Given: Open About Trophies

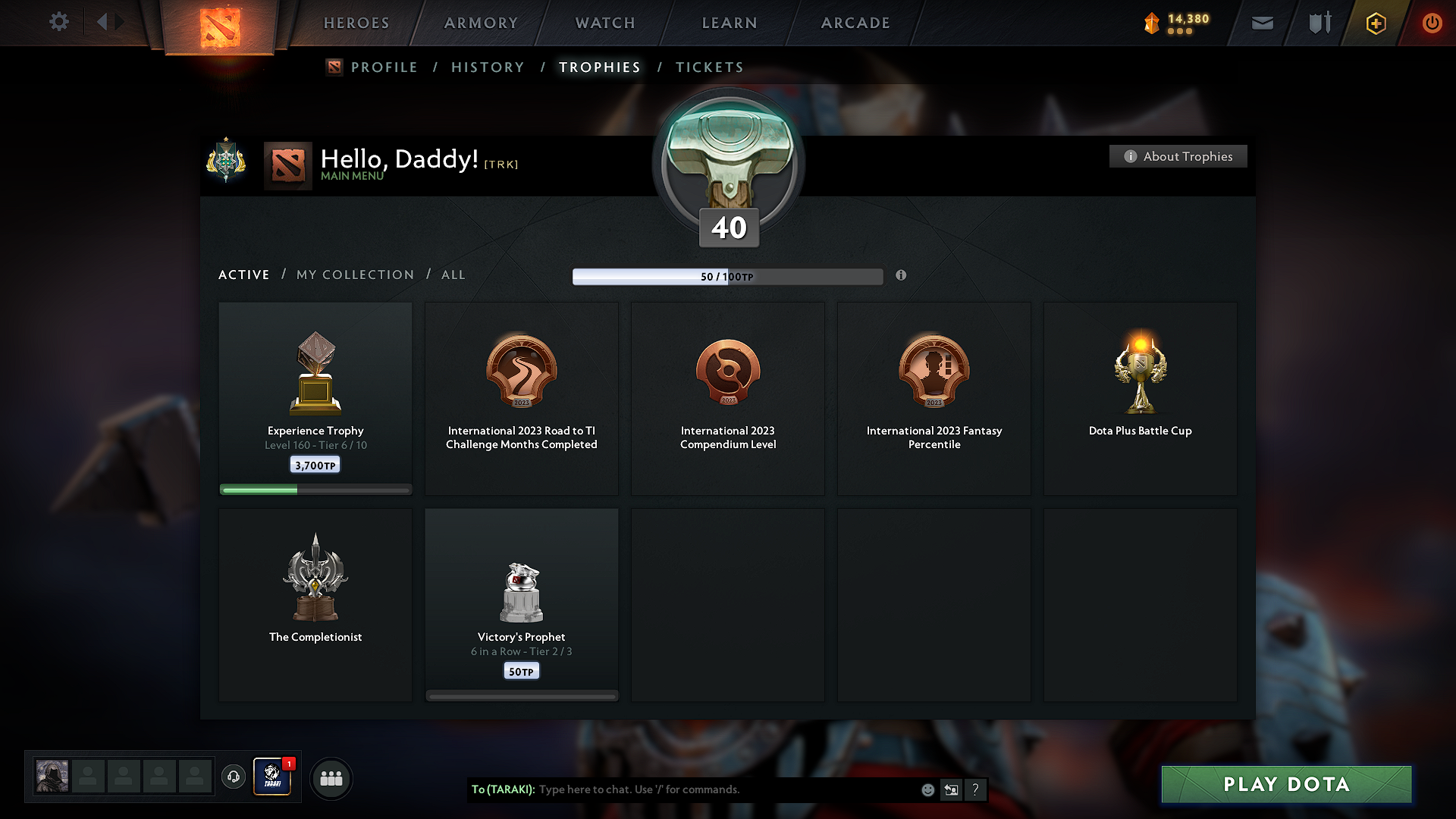Looking at the screenshot, I should point(1178,156).
